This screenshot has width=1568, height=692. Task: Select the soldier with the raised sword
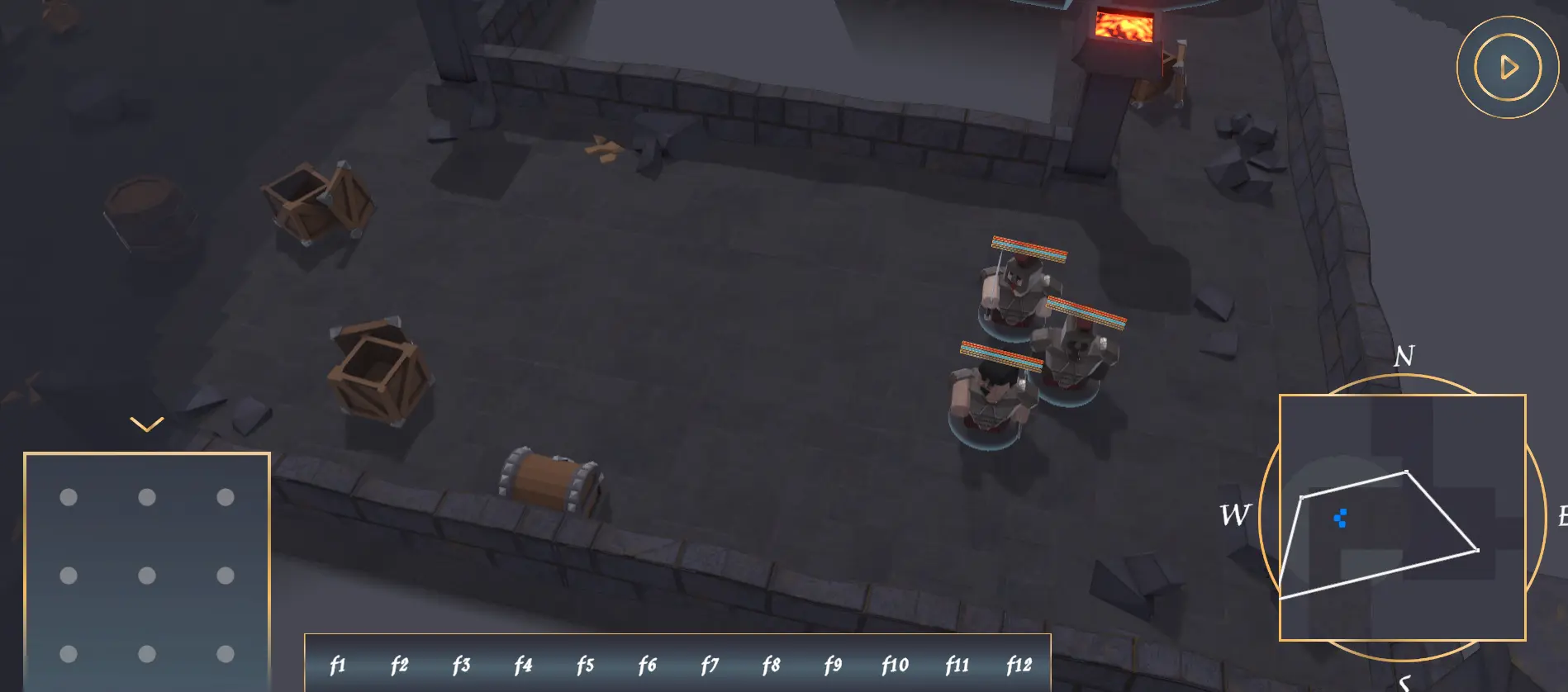pos(1016,289)
